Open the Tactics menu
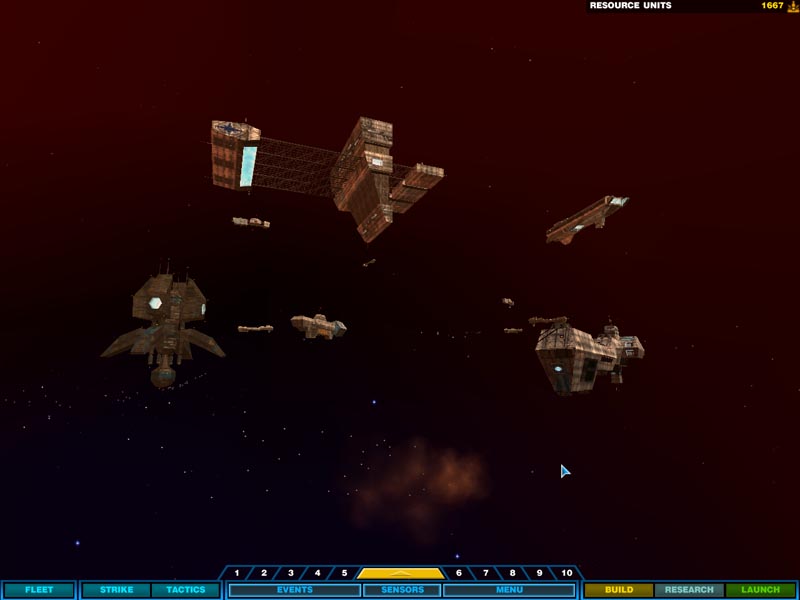The height and width of the screenshot is (600, 800). (x=186, y=590)
